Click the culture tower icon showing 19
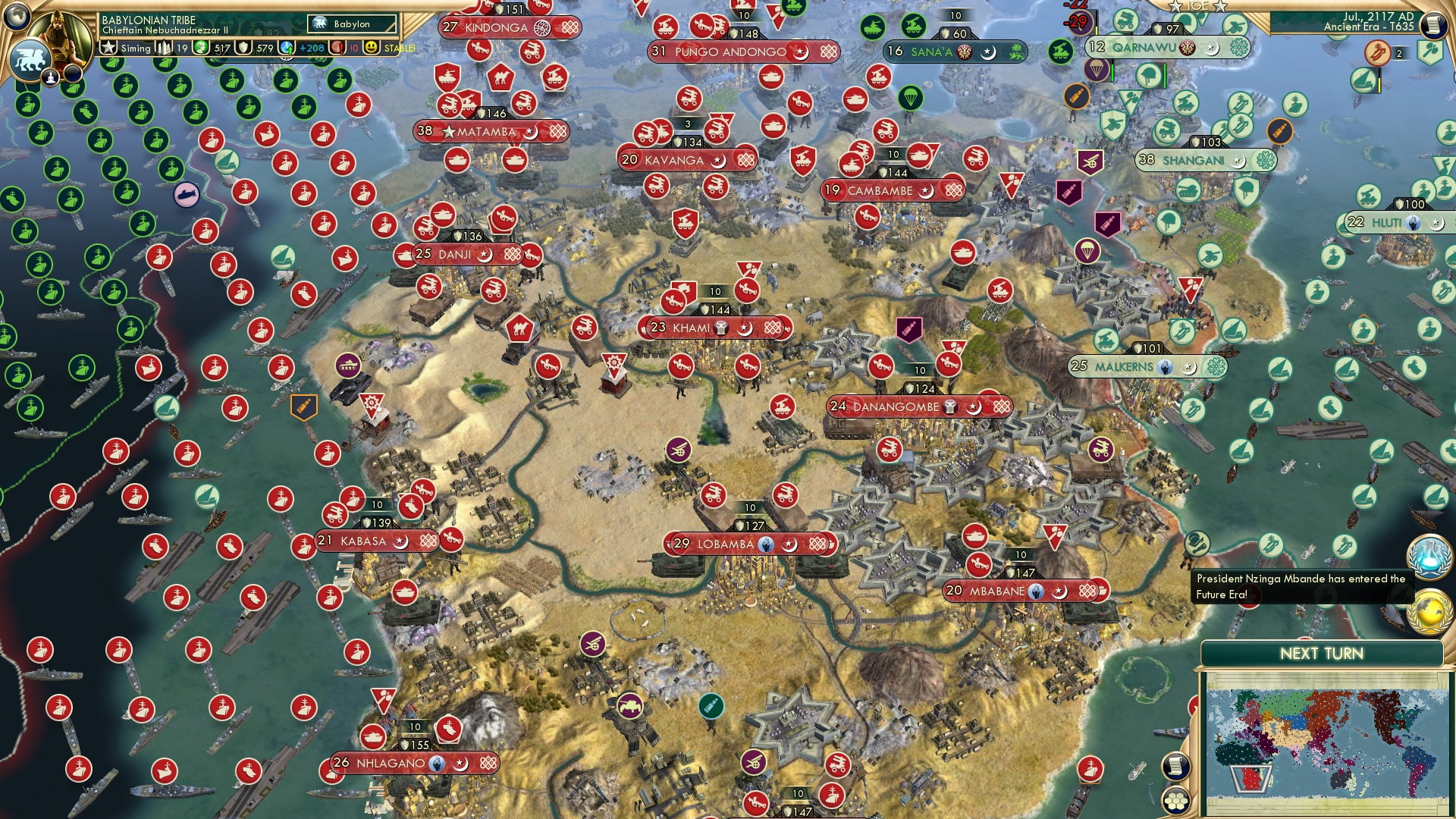The height and width of the screenshot is (819, 1456). 165,47
